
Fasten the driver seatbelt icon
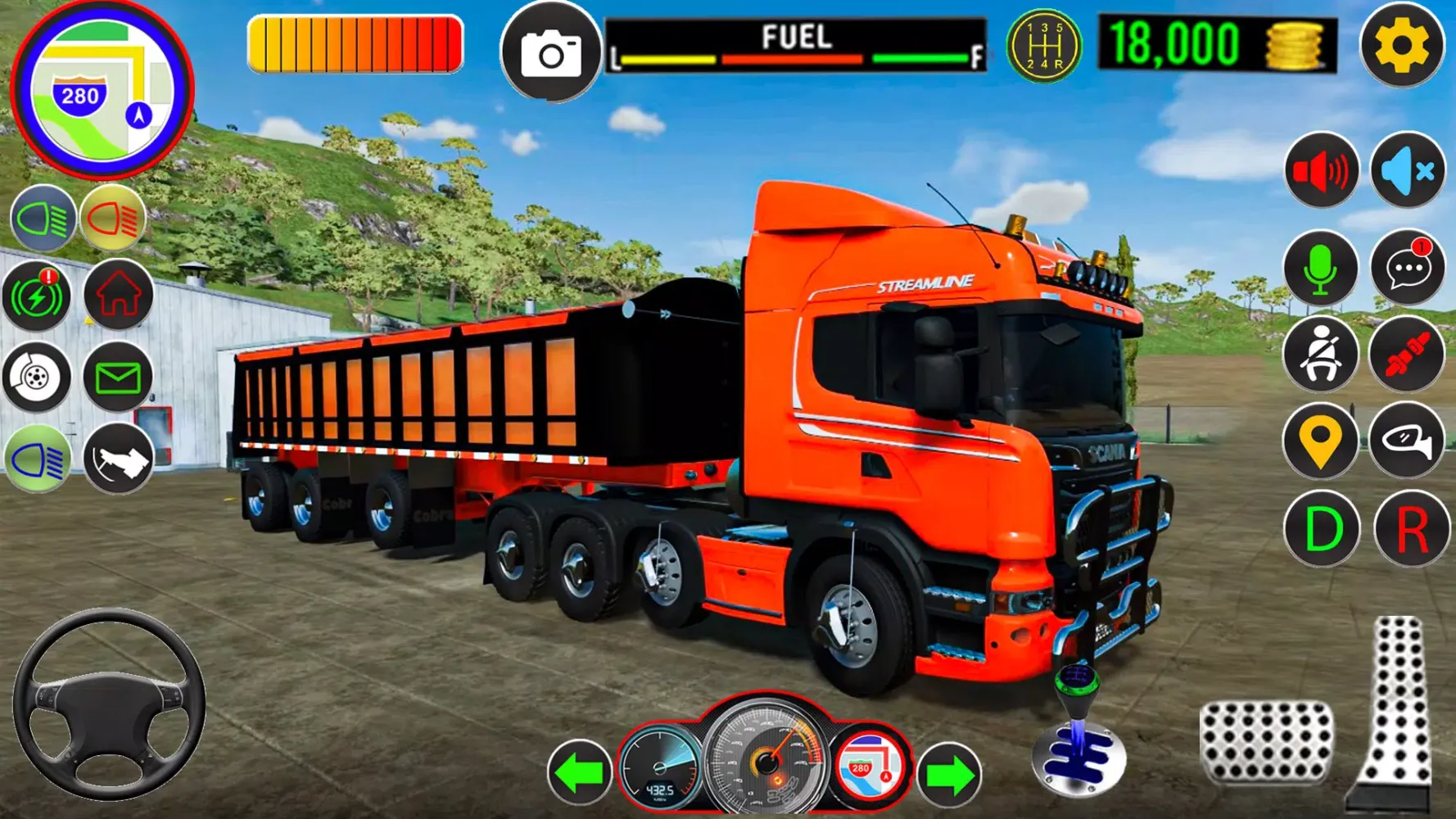1321,355
